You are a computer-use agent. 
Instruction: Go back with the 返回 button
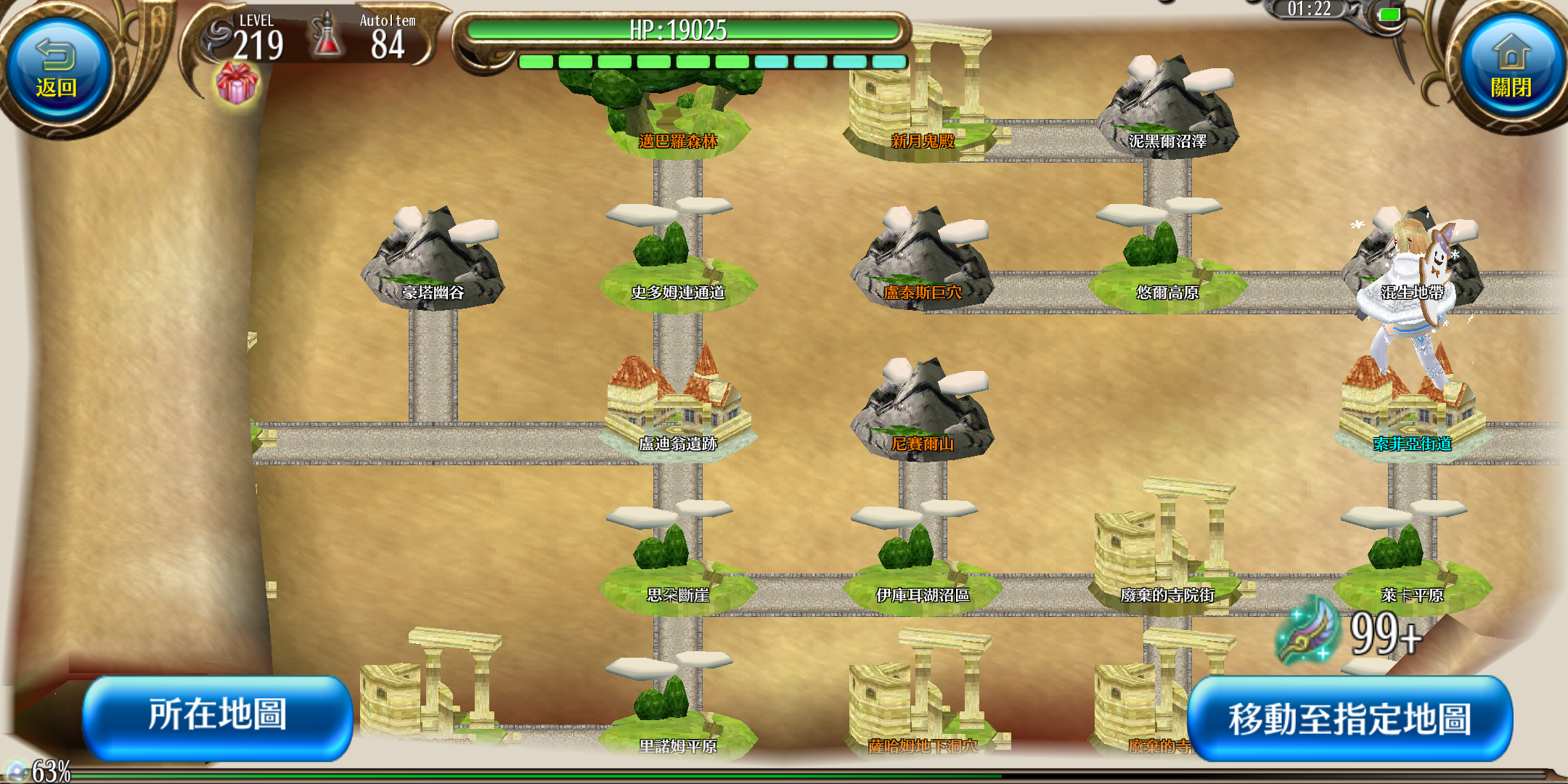[x=57, y=69]
